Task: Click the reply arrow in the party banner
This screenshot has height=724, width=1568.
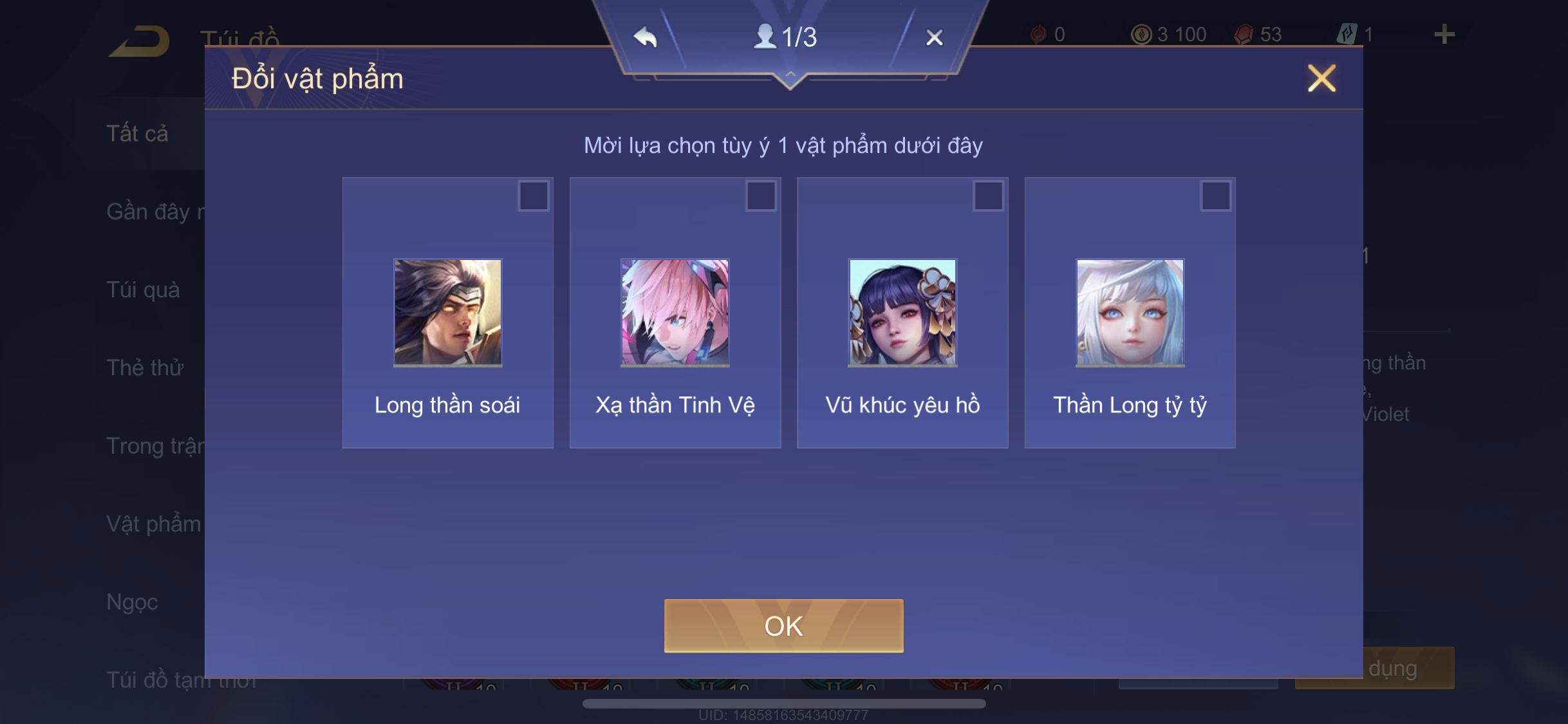Action: click(645, 37)
